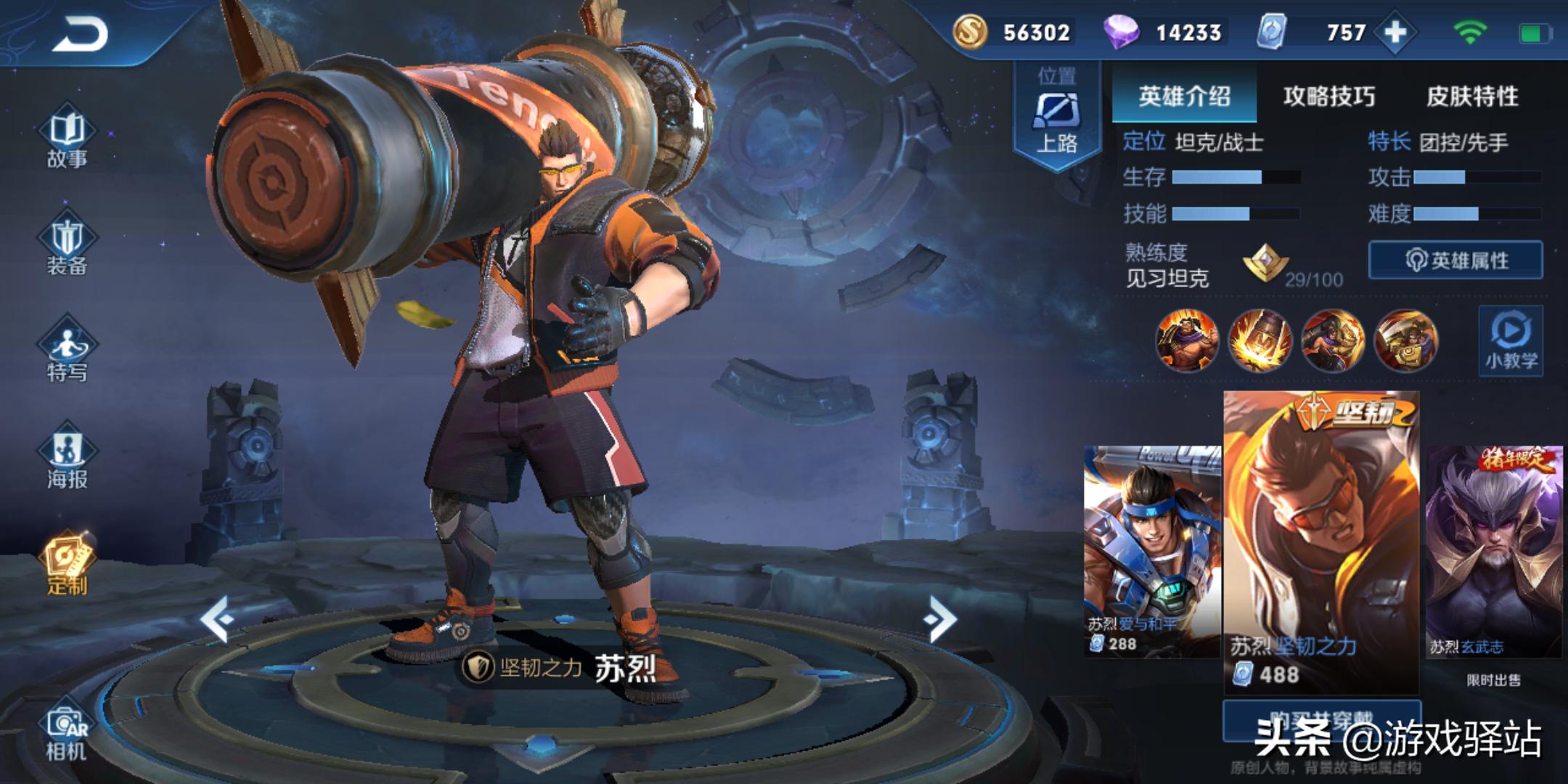Go back using the return arrow

pos(80,34)
